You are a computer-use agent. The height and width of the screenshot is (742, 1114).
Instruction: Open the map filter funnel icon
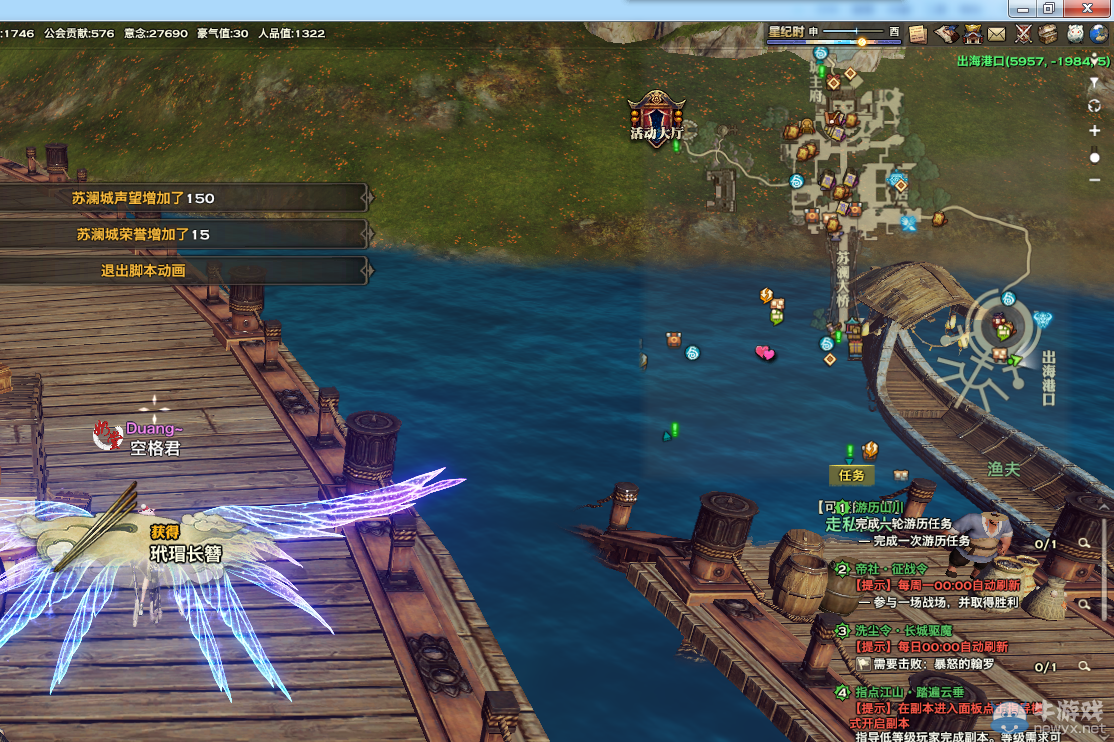[1095, 82]
